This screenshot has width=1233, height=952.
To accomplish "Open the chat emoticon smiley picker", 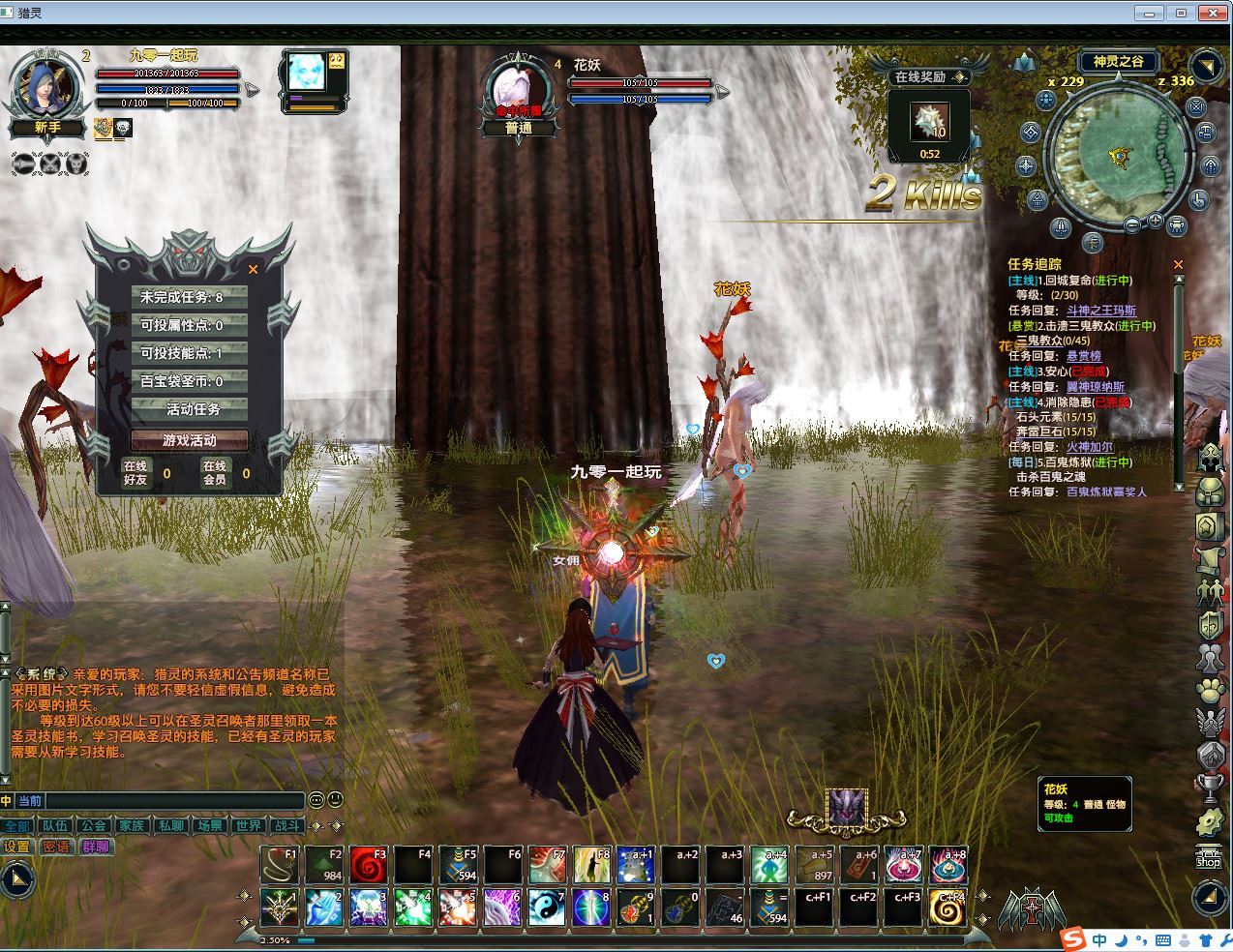I will click(335, 800).
